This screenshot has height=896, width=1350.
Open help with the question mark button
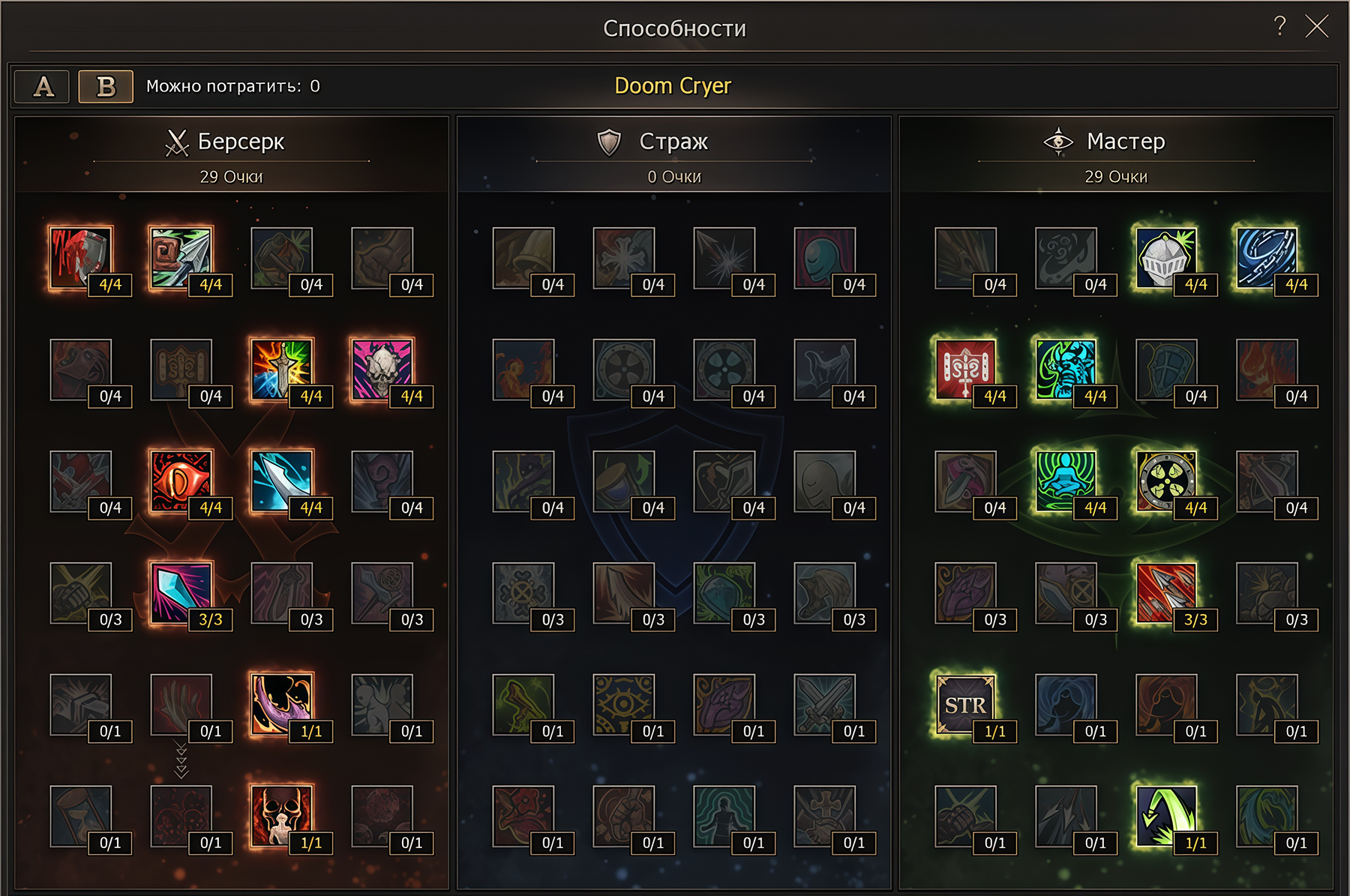(x=1279, y=25)
